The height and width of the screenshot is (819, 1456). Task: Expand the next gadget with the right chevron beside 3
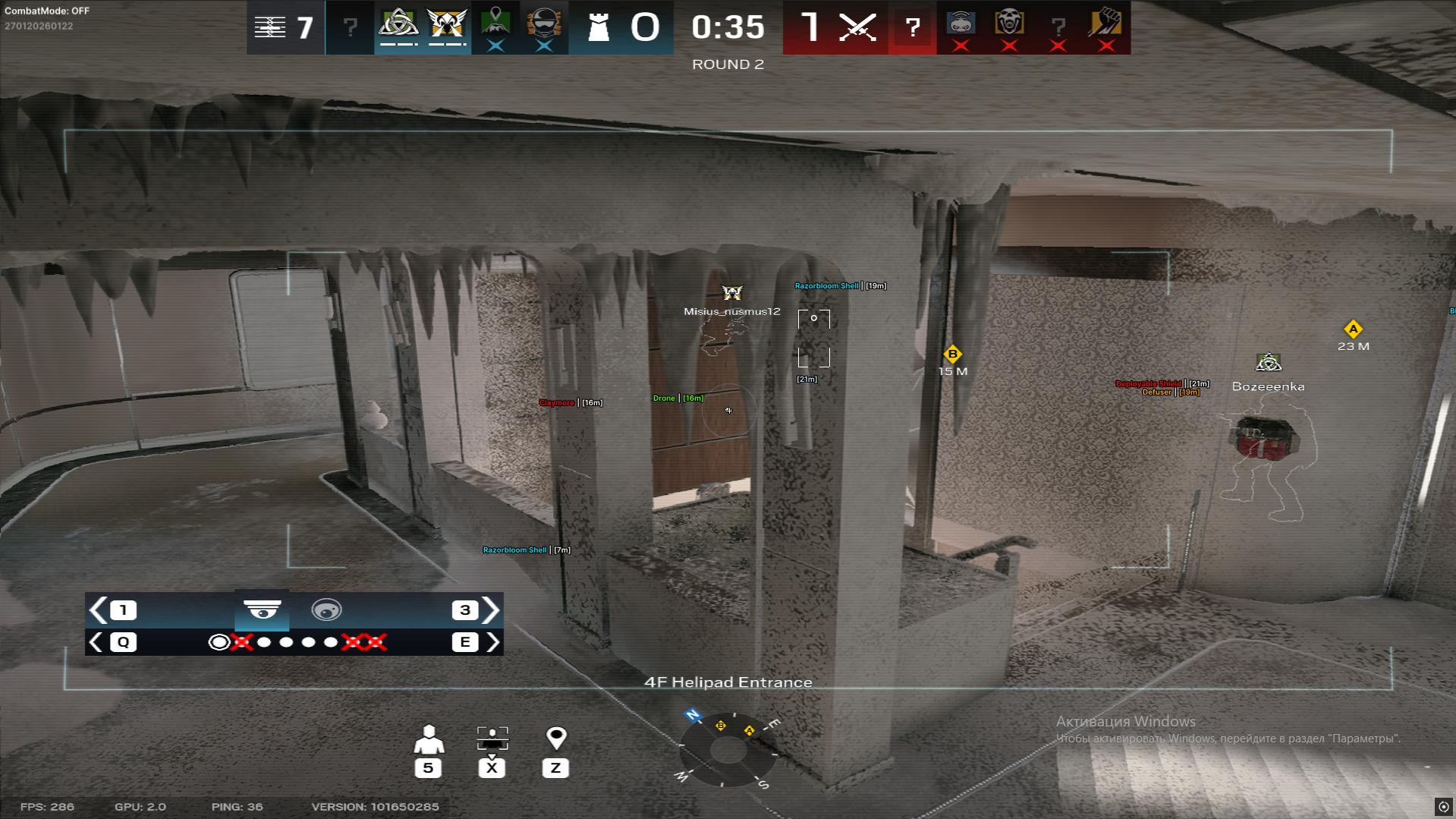click(x=492, y=610)
